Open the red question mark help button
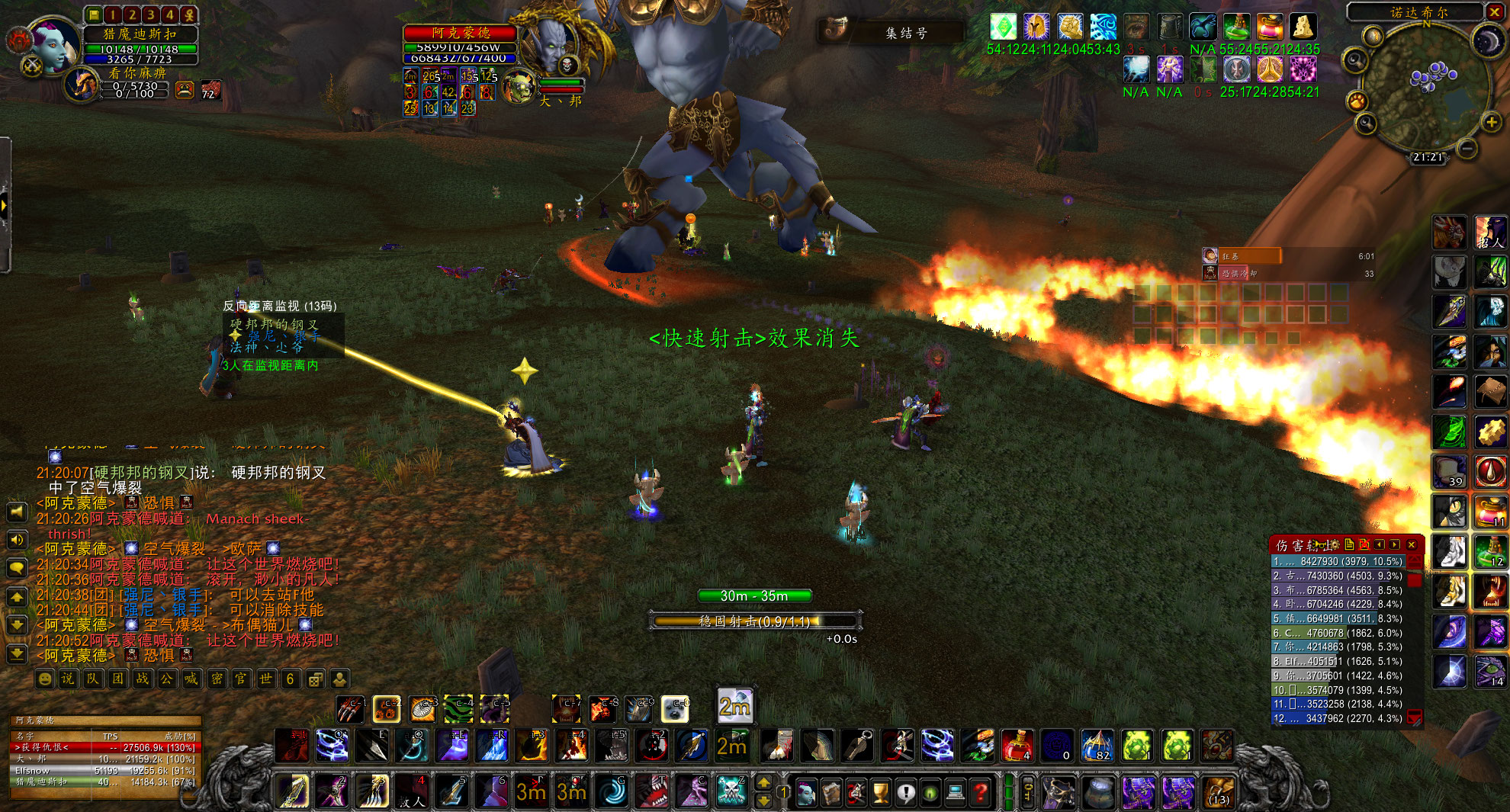The height and width of the screenshot is (812, 1510). (980, 793)
